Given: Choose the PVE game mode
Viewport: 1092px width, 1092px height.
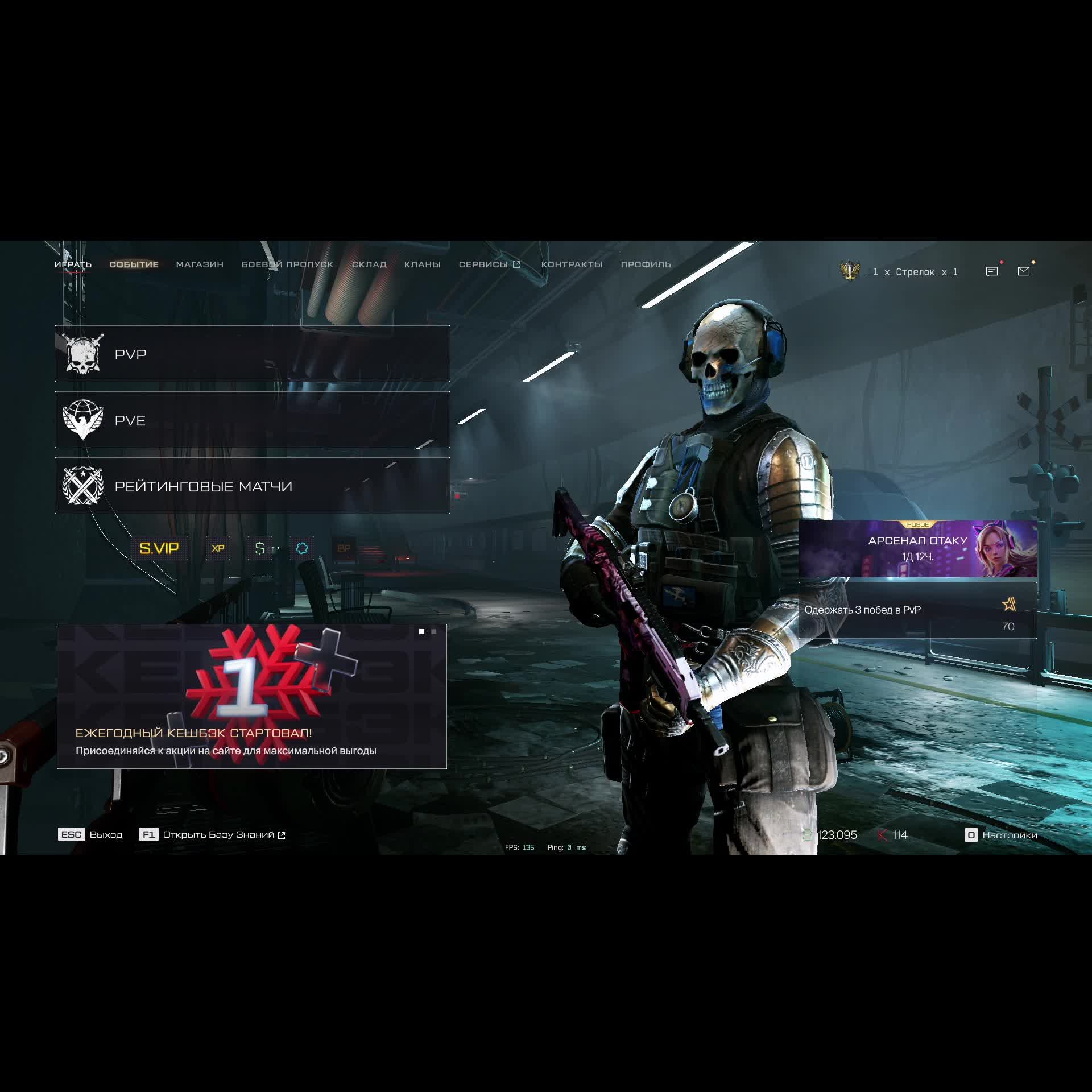Looking at the screenshot, I should [252, 420].
